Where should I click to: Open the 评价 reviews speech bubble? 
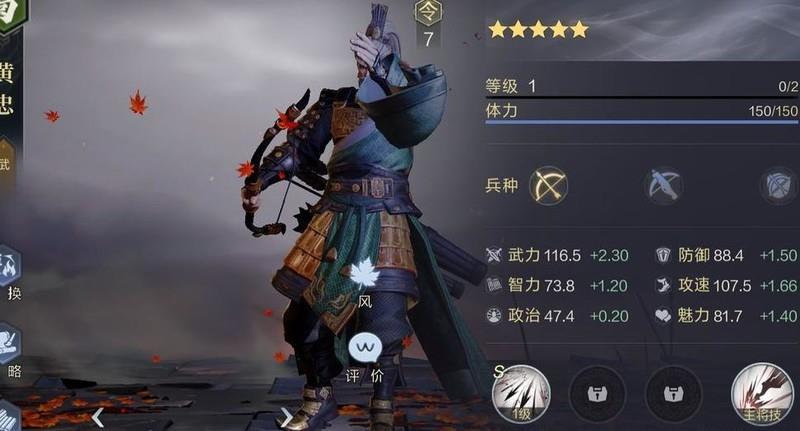click(365, 350)
